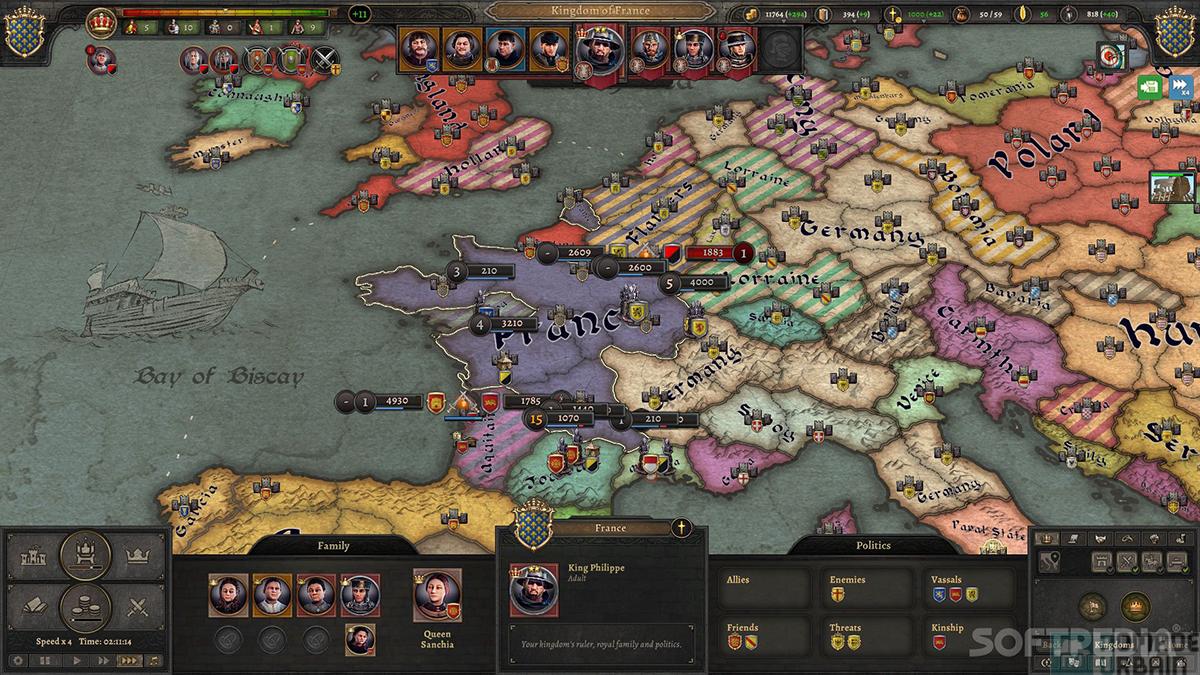
Task: Open the throne royal court button
Action: point(86,554)
